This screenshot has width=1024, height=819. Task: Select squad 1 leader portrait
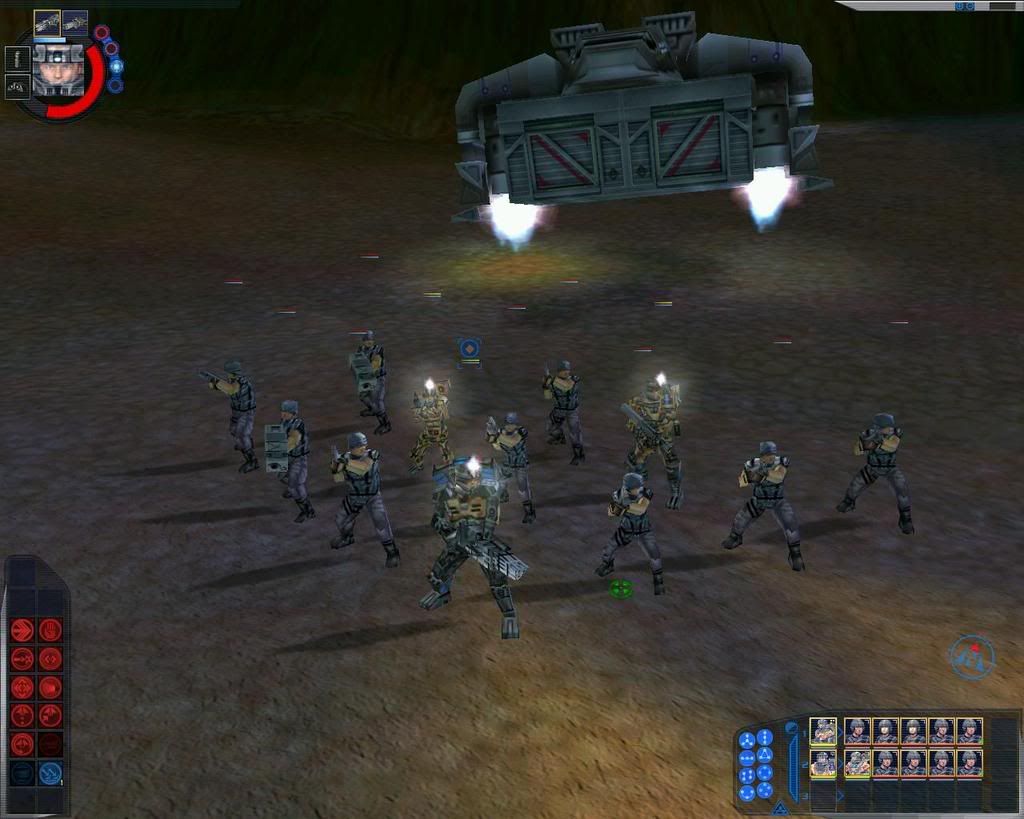point(823,731)
